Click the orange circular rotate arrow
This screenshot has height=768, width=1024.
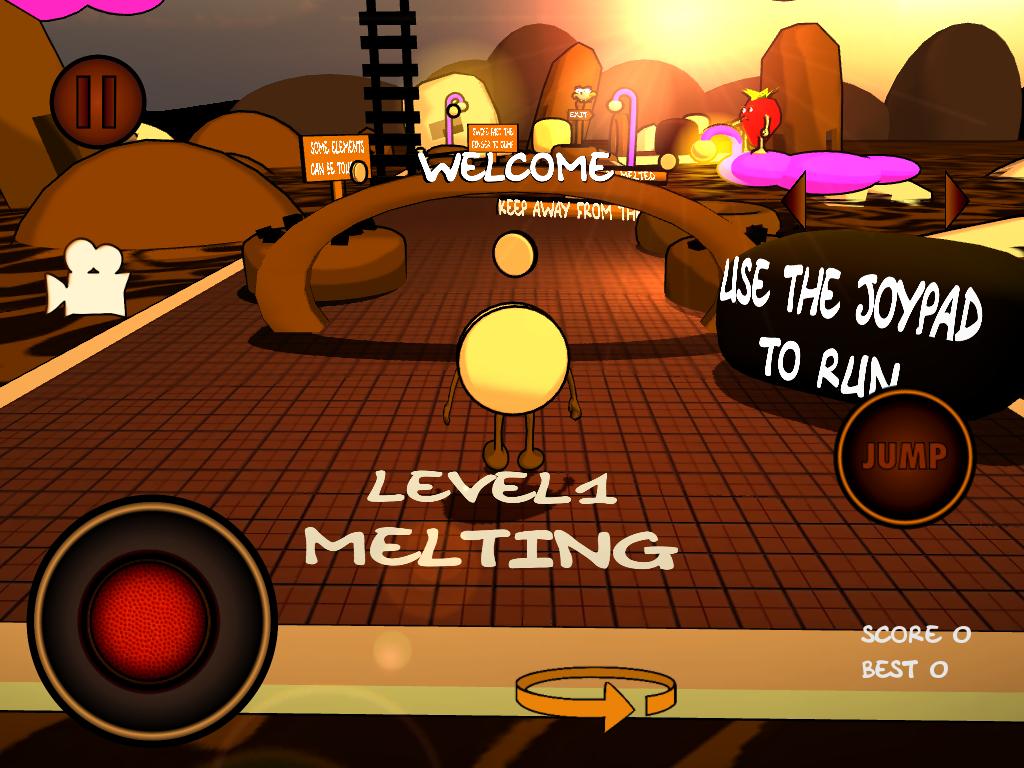[x=596, y=697]
